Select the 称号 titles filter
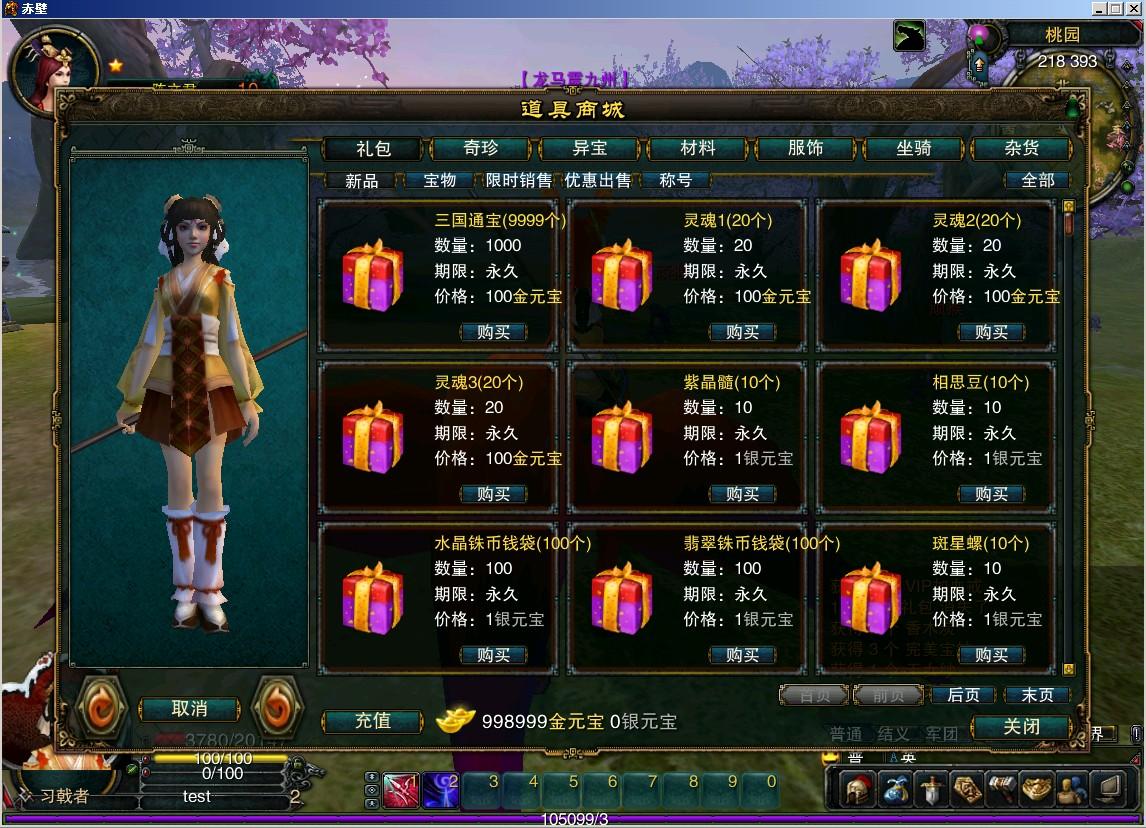The height and width of the screenshot is (828, 1146). 676,180
